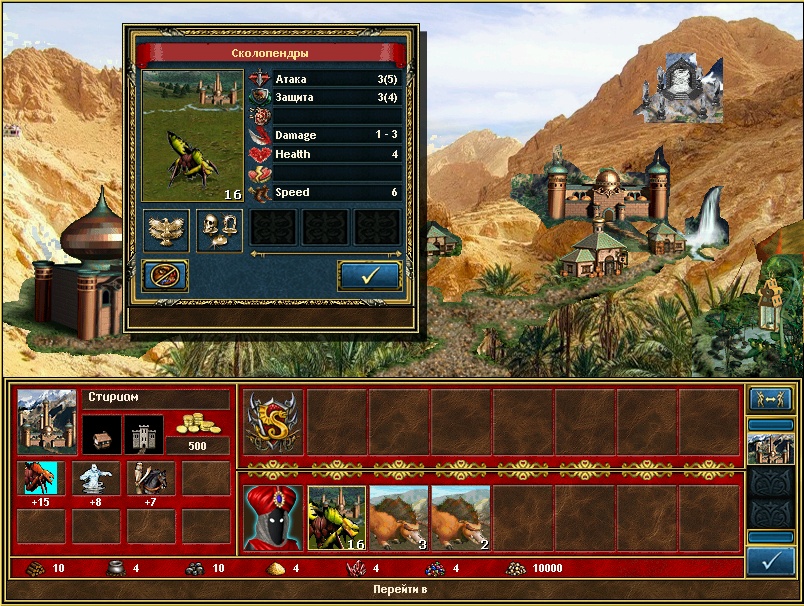Image resolution: width=804 pixels, height=606 pixels.
Task: Select the boar stack of 2
Action: 461,517
